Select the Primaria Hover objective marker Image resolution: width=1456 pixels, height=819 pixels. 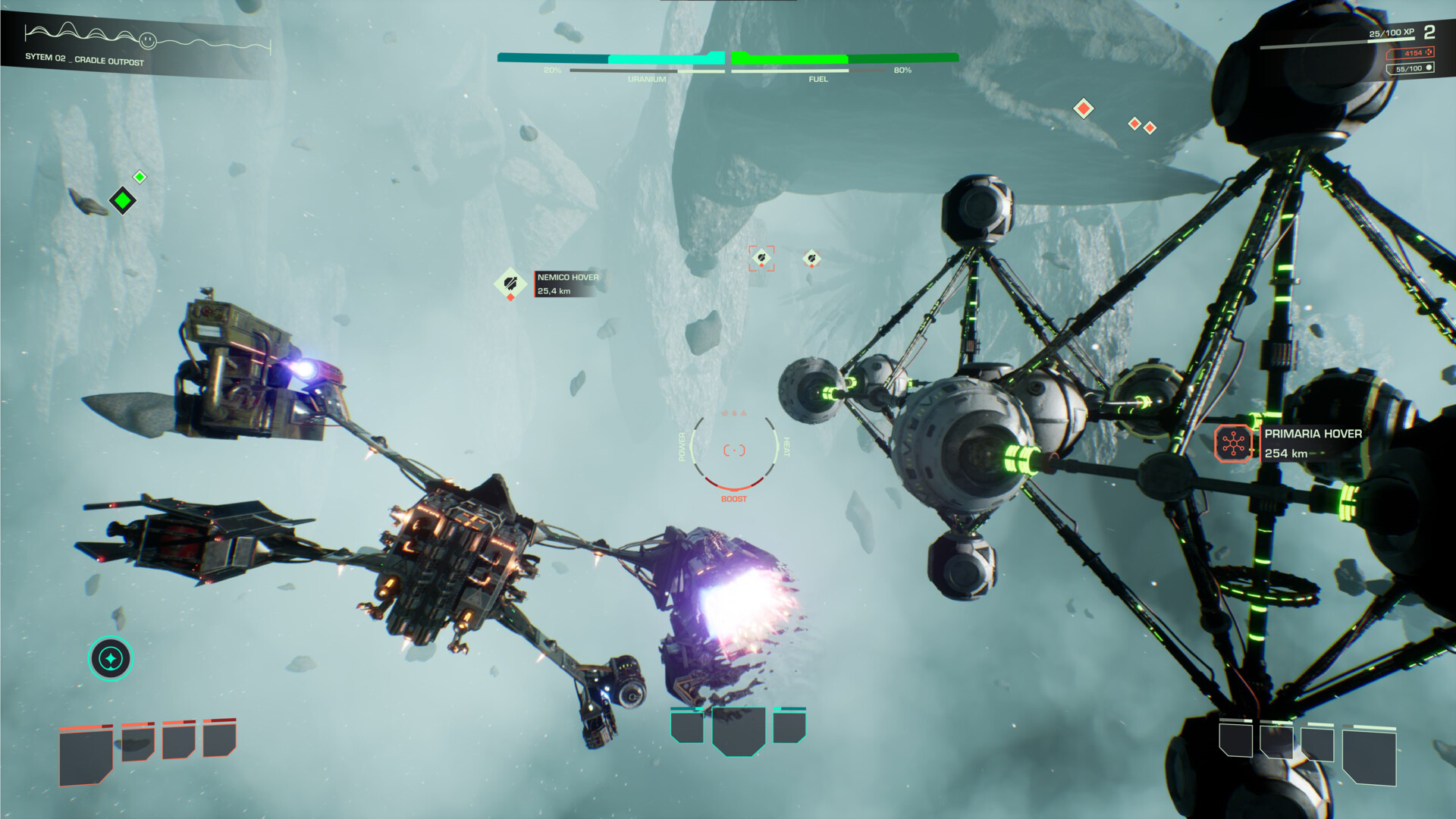[x=1233, y=444]
